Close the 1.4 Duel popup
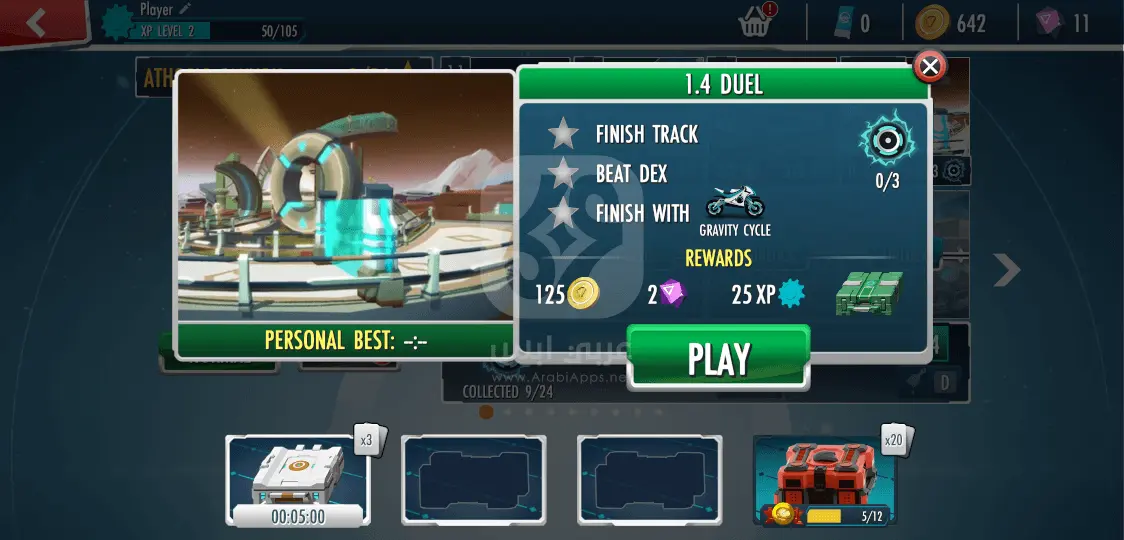1124x540 pixels. [x=930, y=67]
